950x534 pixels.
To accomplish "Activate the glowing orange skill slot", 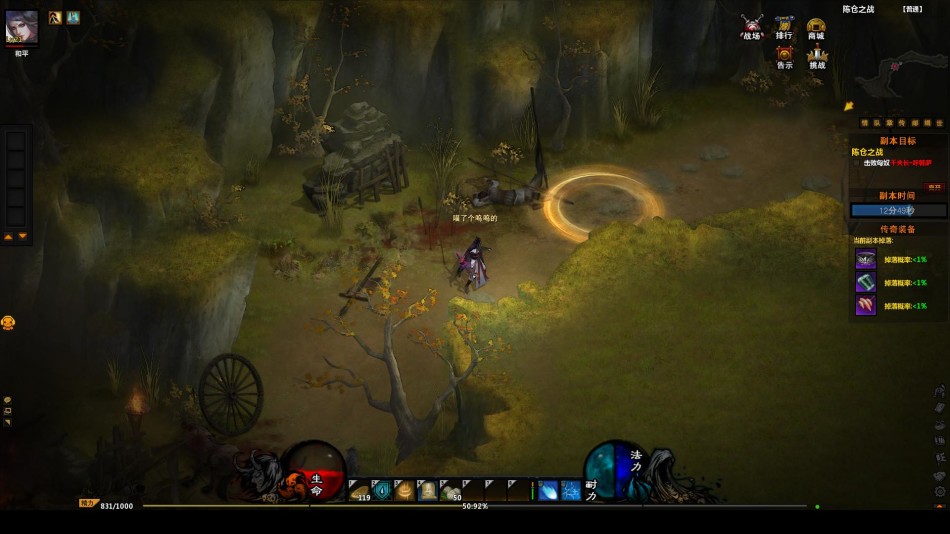I will [405, 490].
